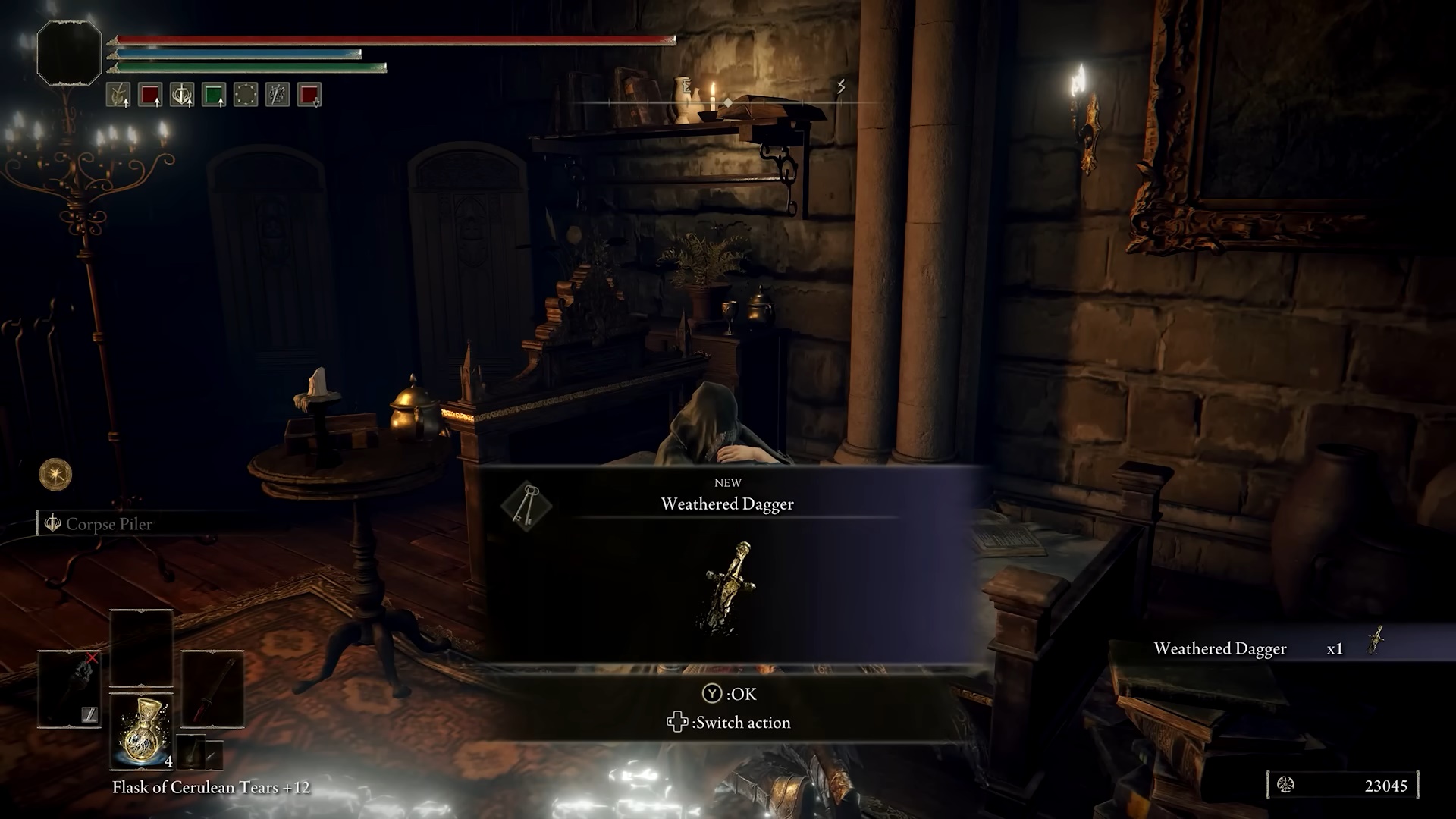Click the compass bar at the top
Image resolution: width=1456 pixels, height=819 pixels.
[x=728, y=102]
